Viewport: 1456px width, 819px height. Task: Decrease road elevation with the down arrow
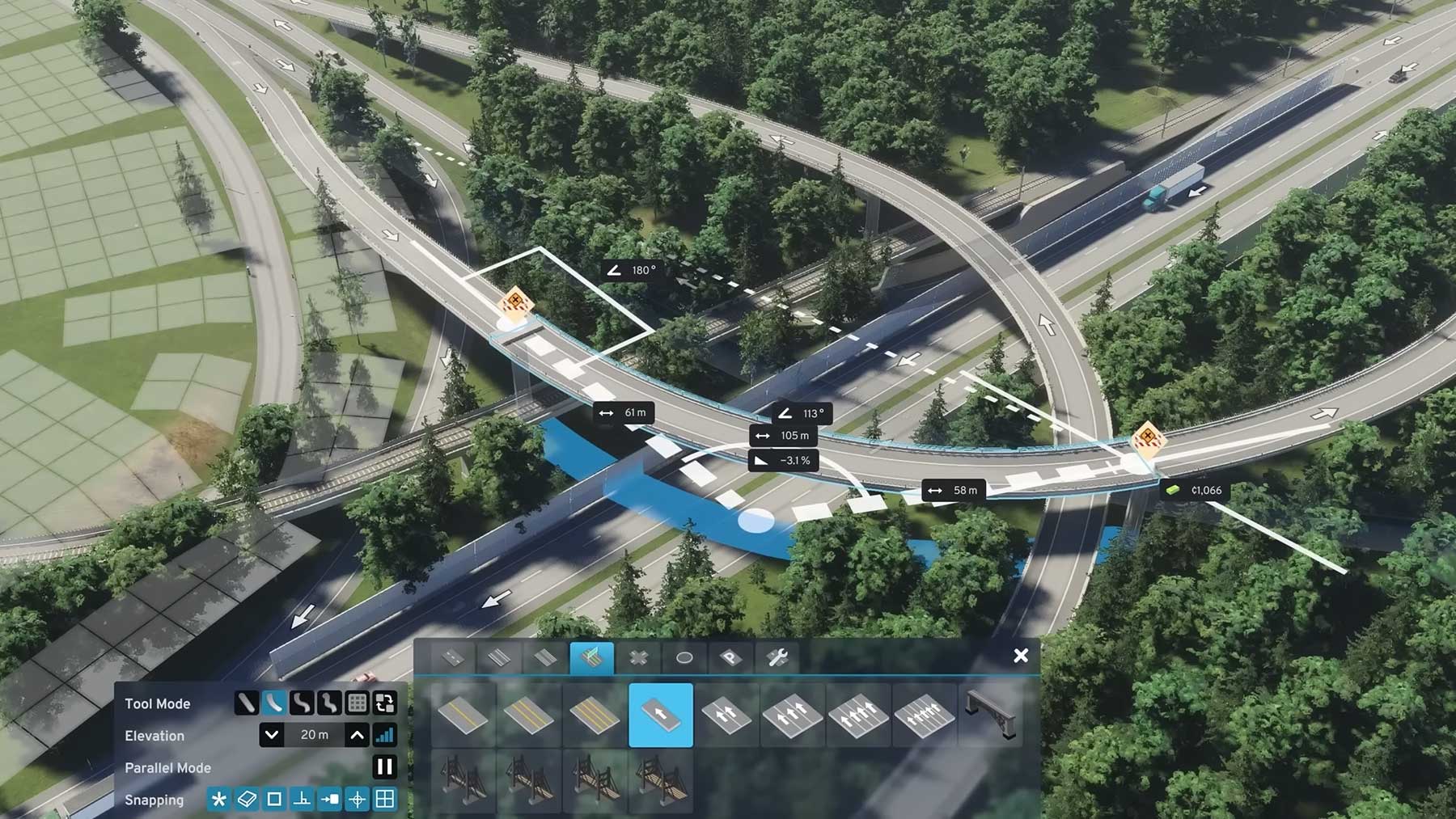(x=272, y=735)
